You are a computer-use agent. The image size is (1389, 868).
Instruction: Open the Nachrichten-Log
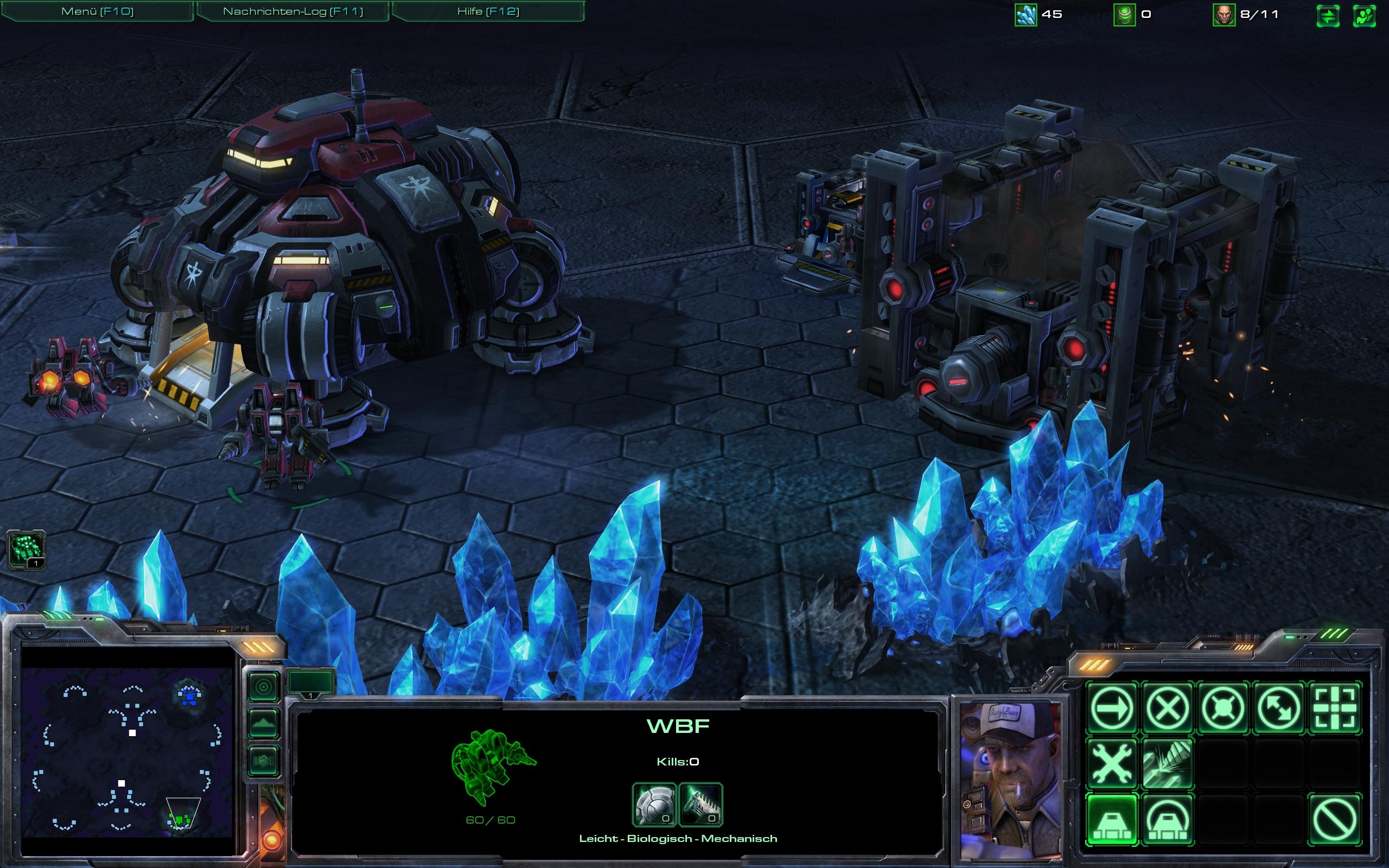coord(293,11)
